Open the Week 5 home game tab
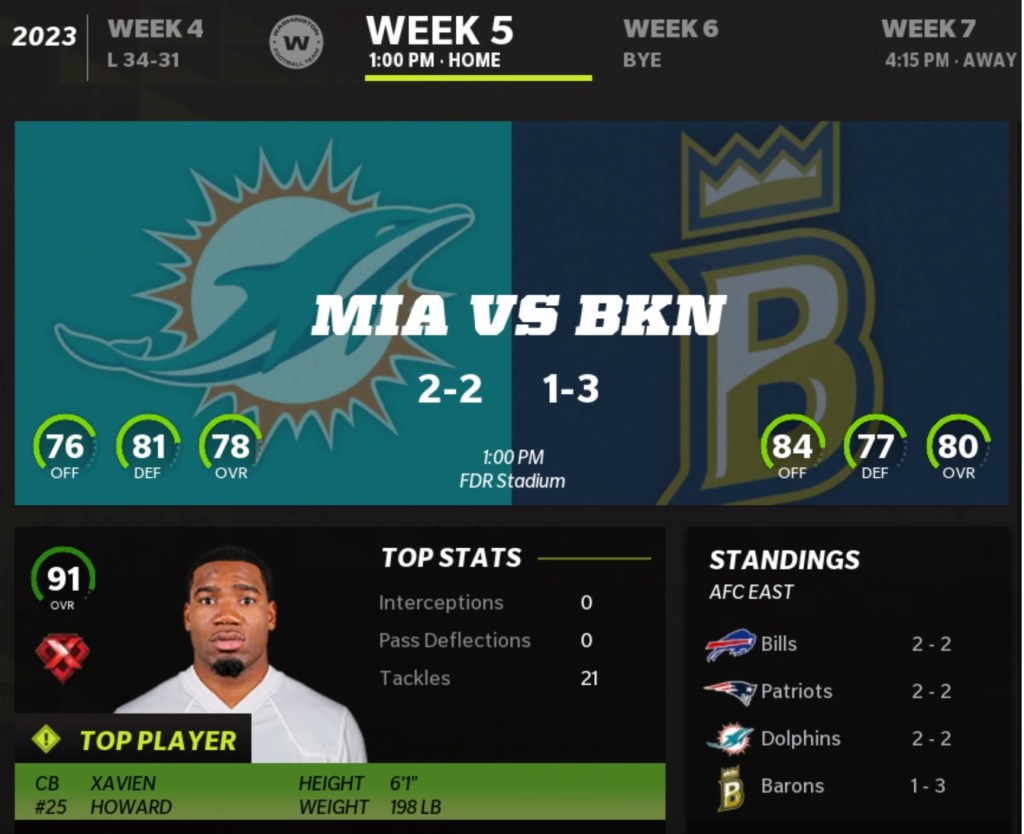 (x=440, y=43)
